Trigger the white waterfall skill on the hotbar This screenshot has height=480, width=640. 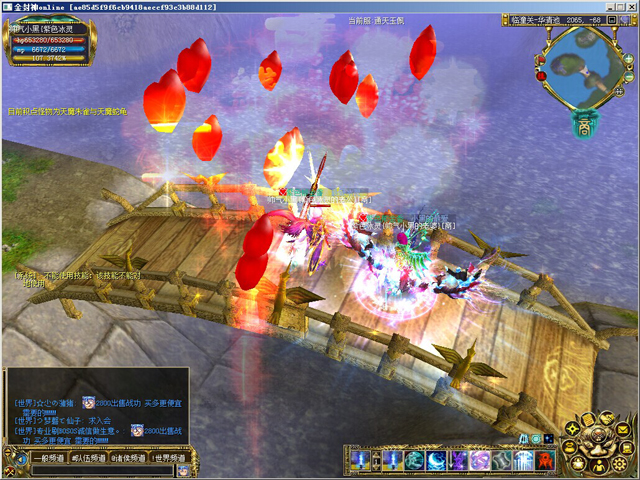coord(524,461)
